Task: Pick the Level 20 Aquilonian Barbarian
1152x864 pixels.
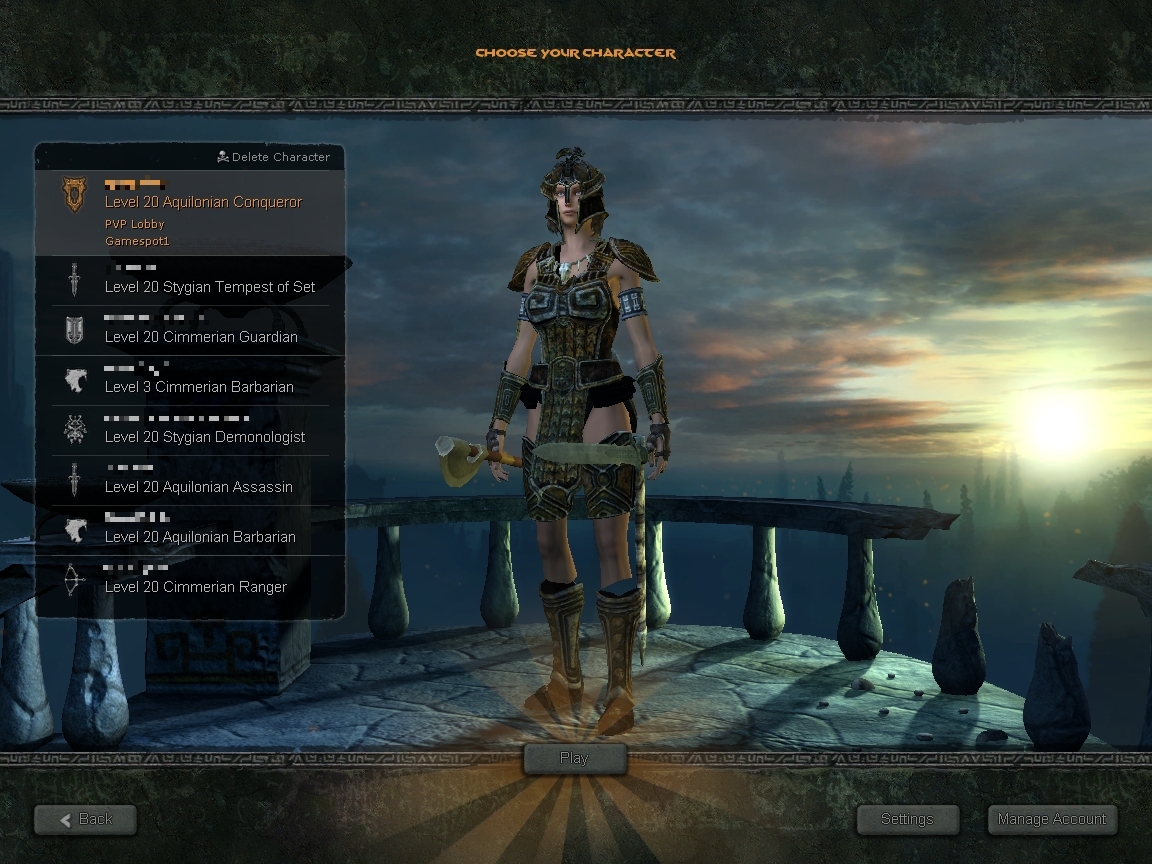Action: pos(199,537)
